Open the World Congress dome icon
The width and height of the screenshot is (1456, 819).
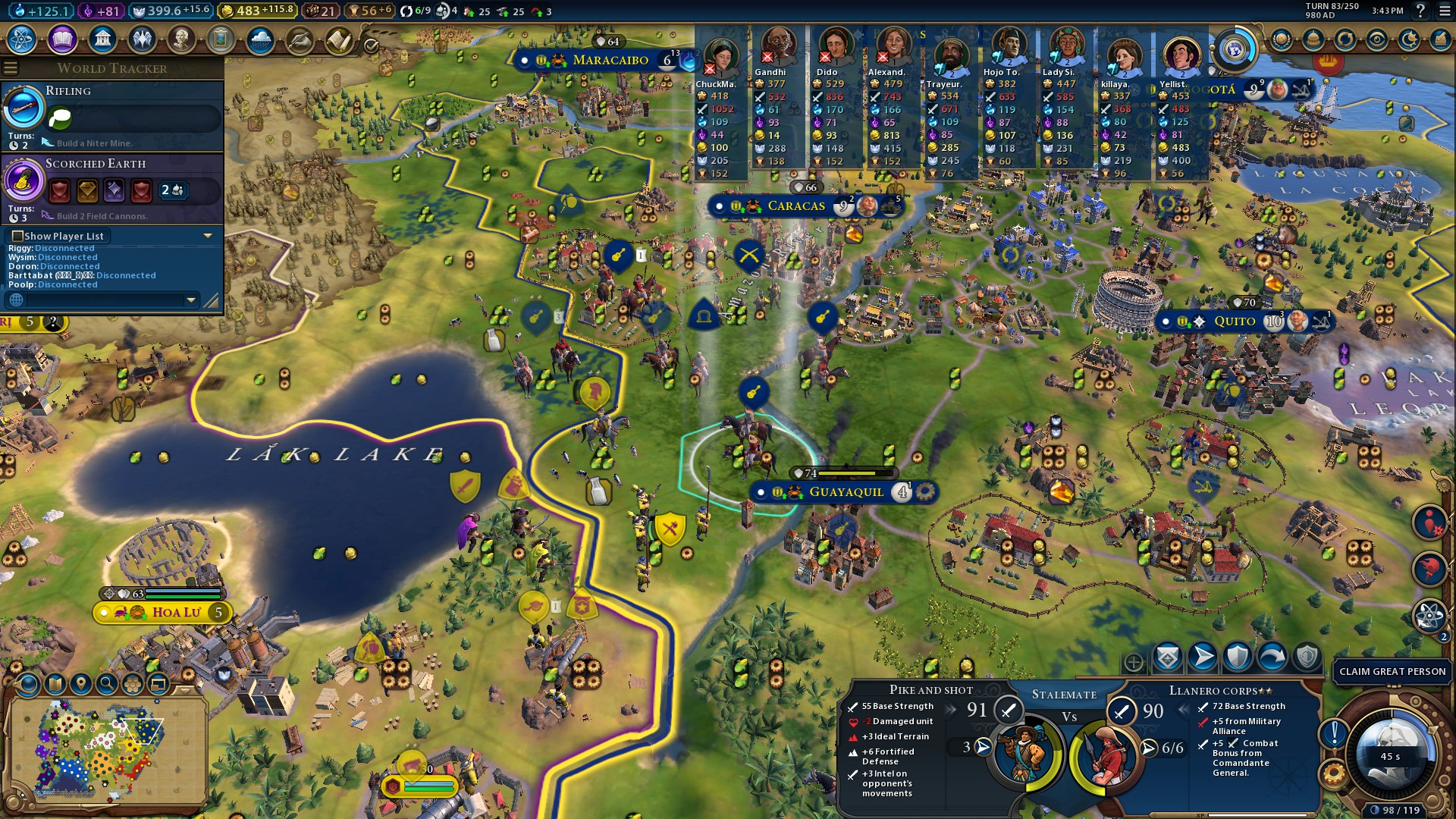1313,39
